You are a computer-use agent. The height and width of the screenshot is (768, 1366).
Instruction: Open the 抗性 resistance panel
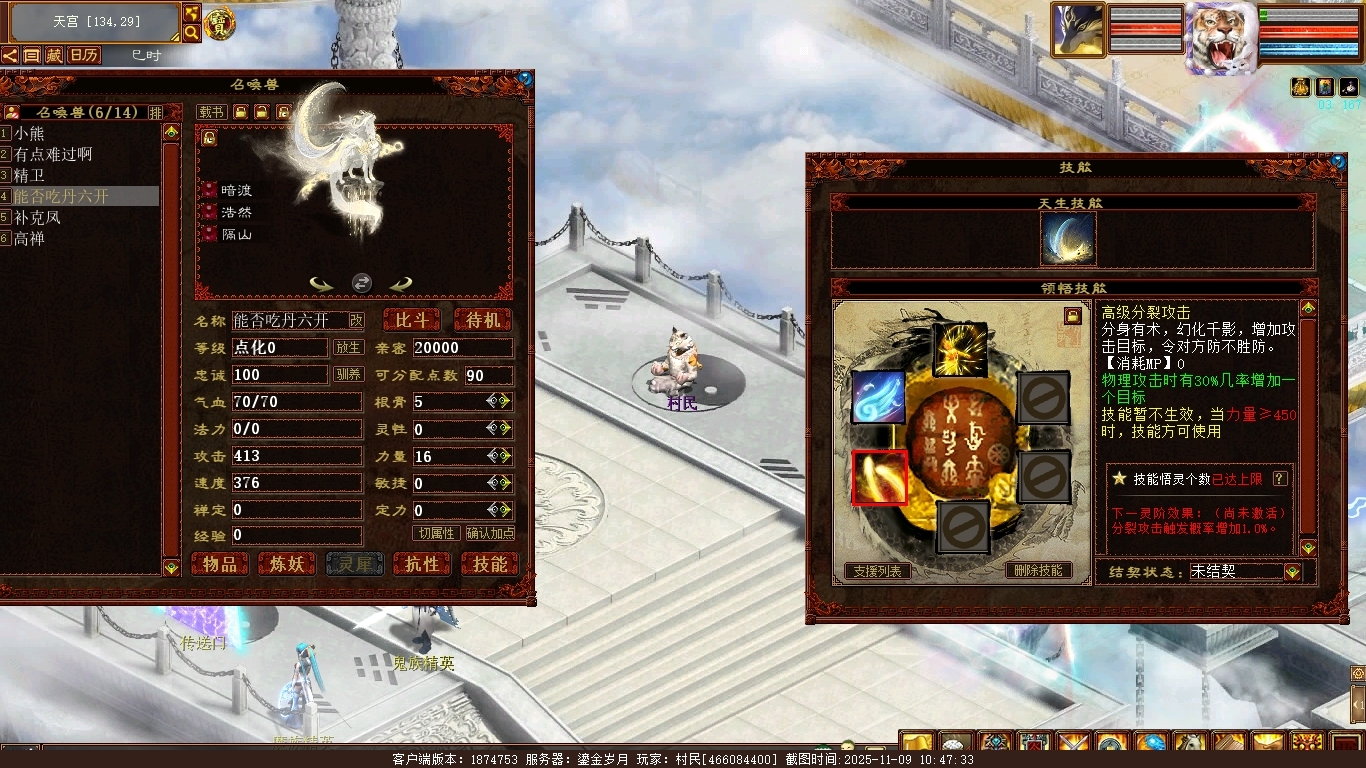pos(422,564)
